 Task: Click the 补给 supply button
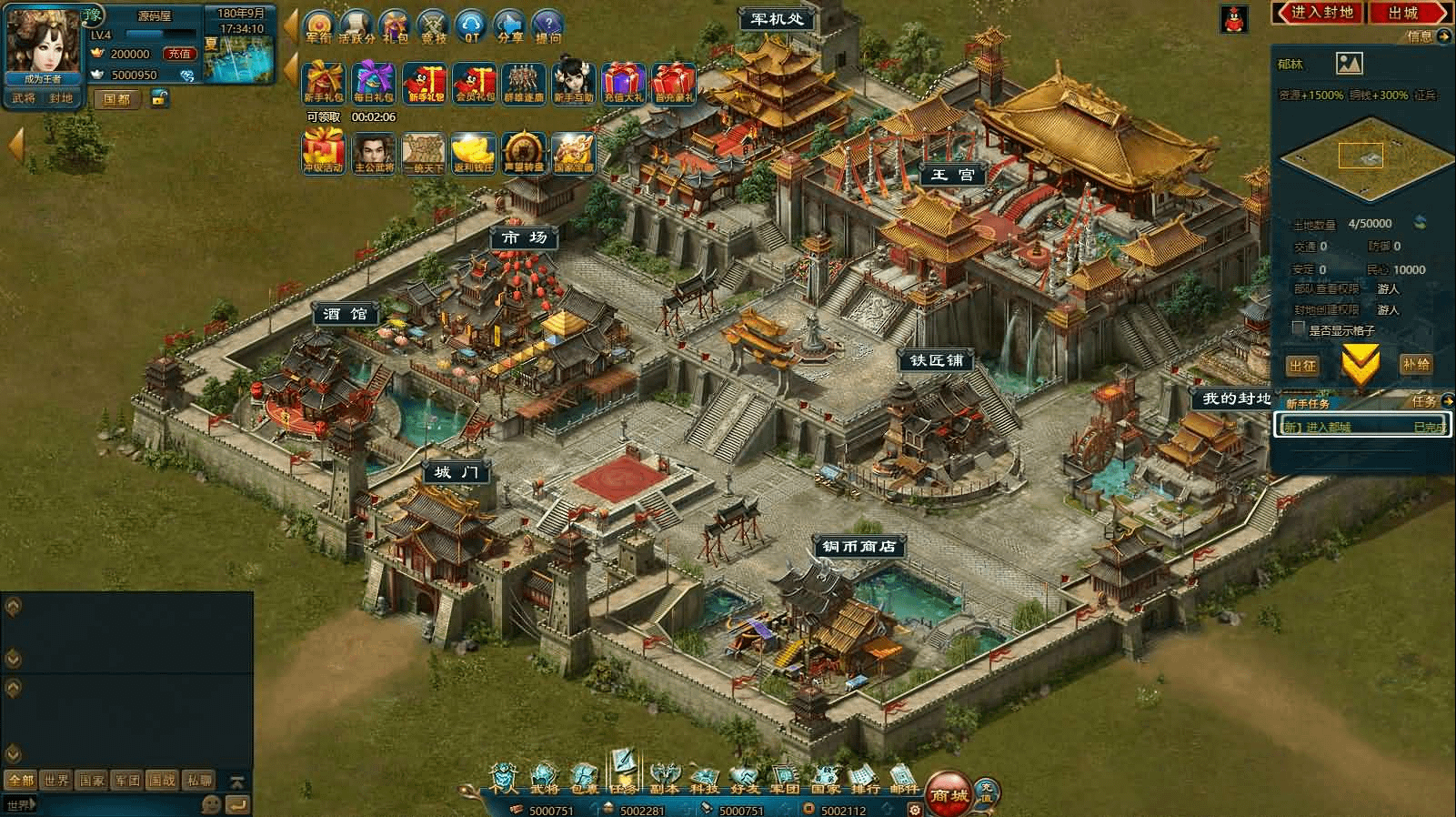(x=1416, y=365)
